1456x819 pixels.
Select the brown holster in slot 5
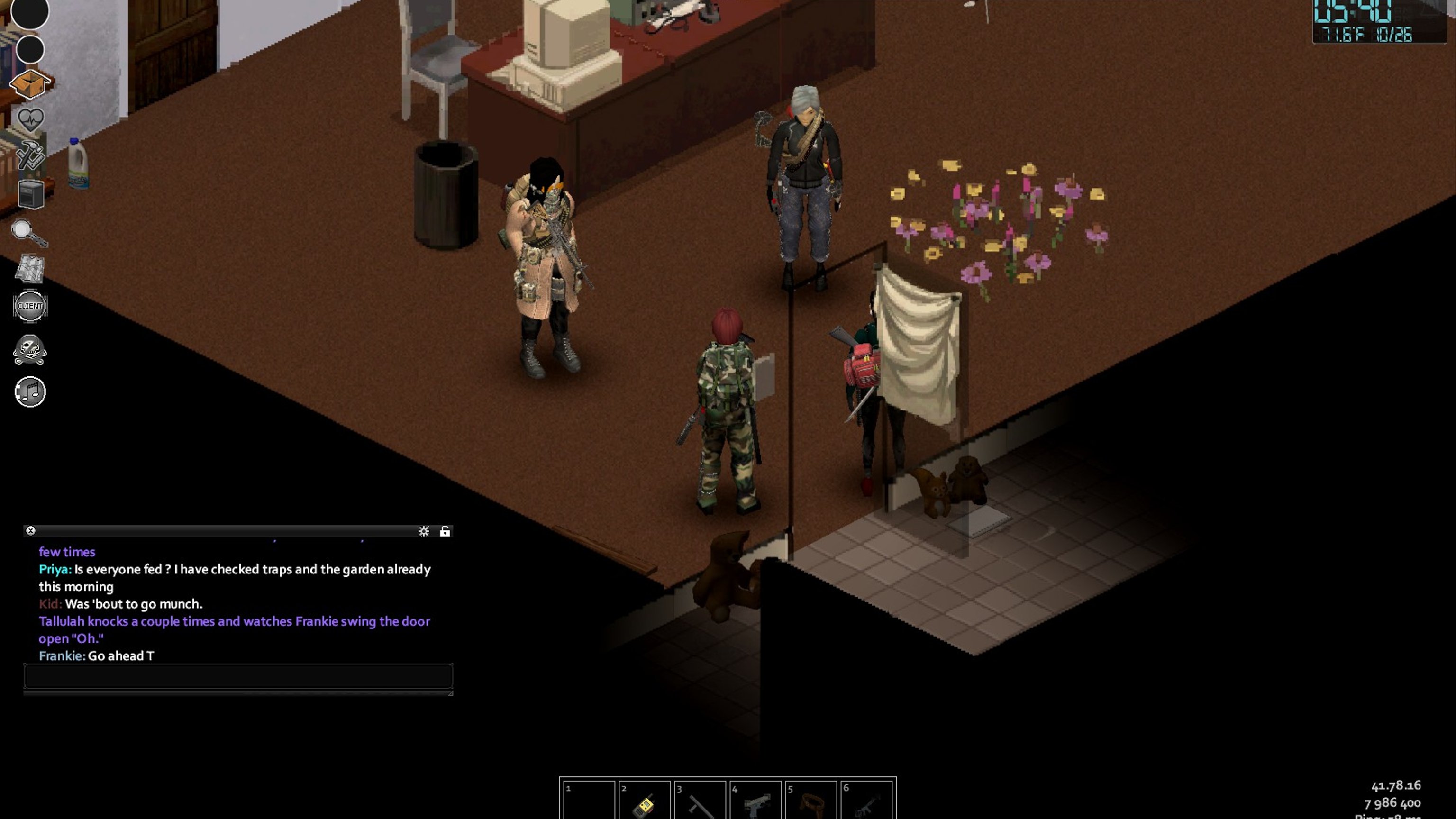pos(810,802)
